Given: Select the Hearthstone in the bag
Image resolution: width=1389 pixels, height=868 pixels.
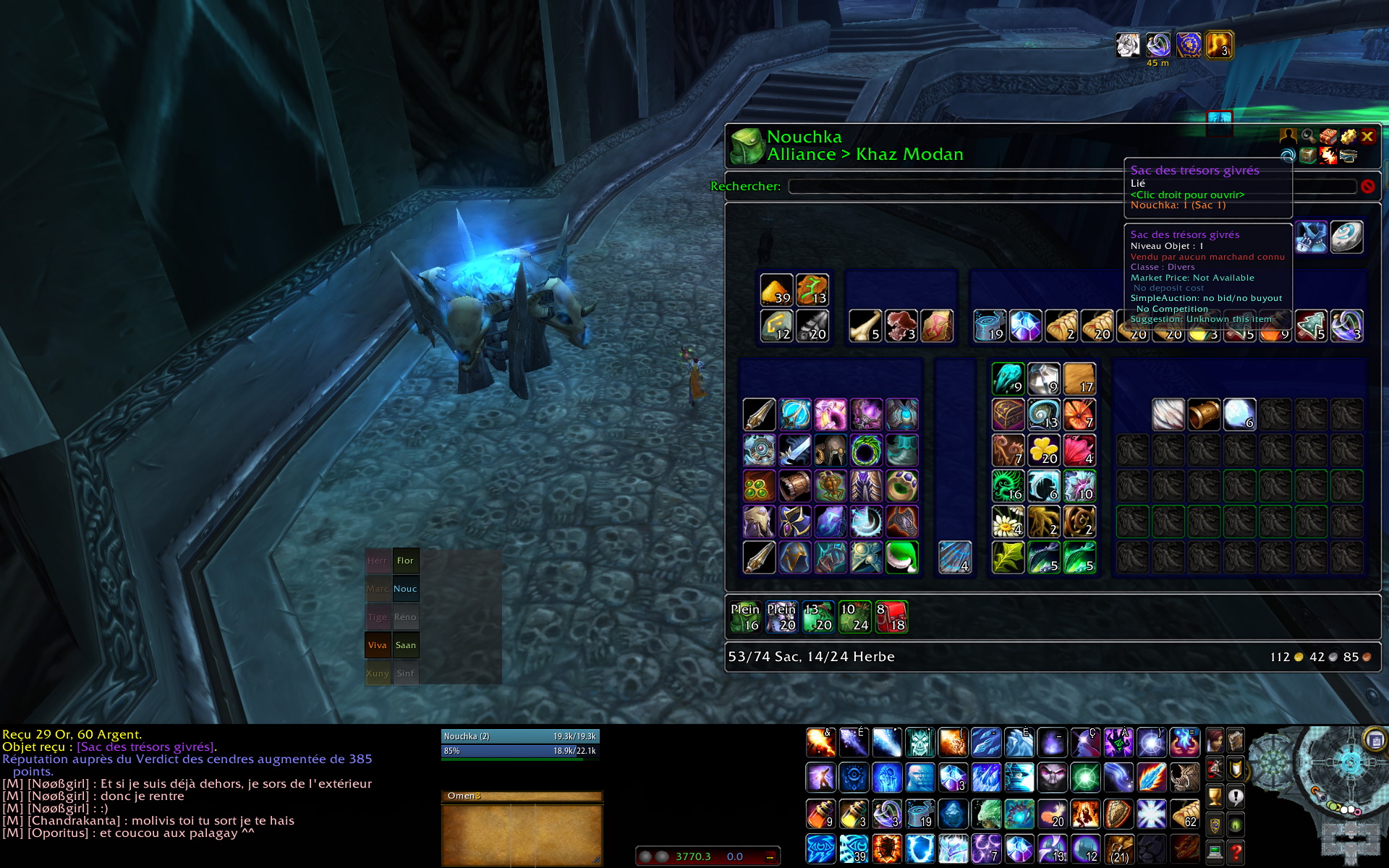Looking at the screenshot, I should point(1346,237).
